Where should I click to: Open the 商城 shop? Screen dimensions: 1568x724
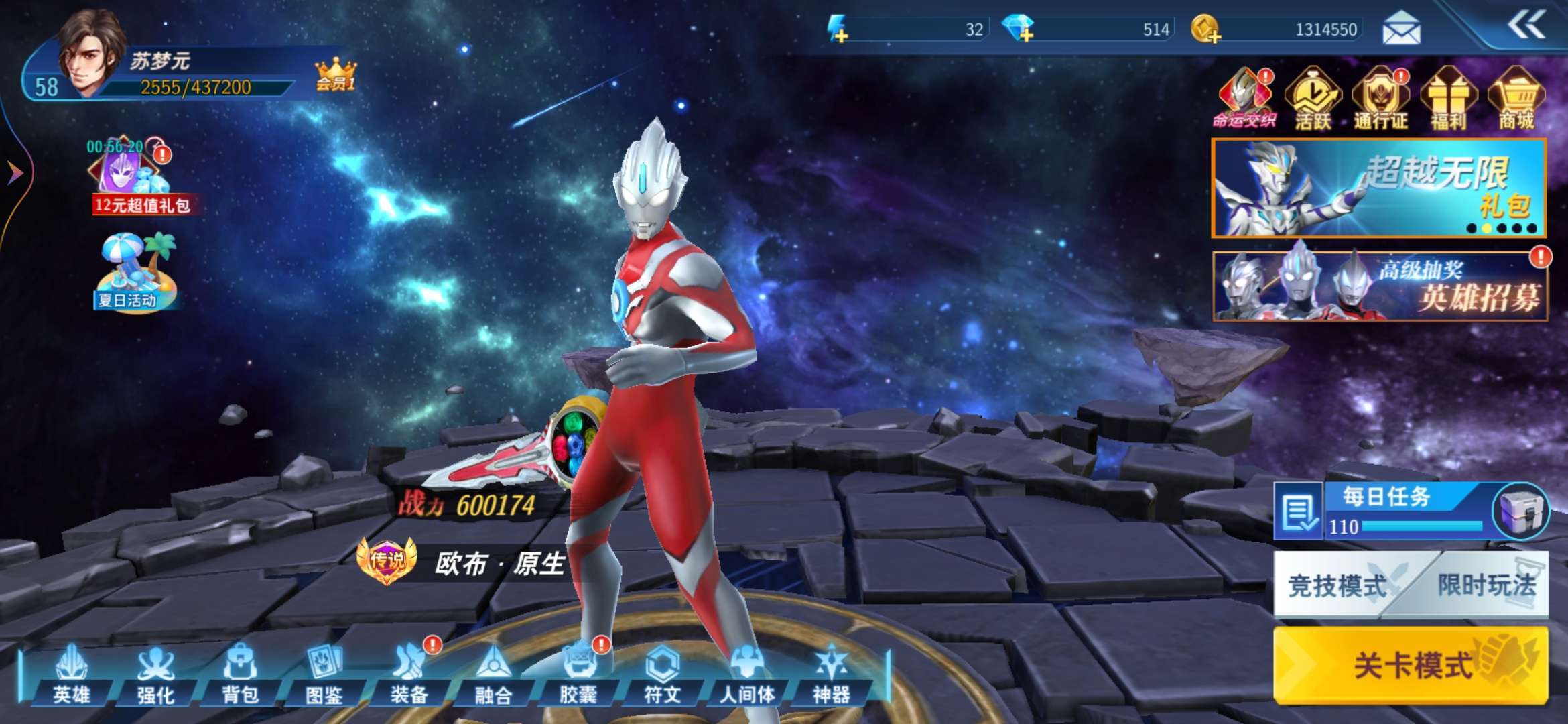(x=1516, y=99)
